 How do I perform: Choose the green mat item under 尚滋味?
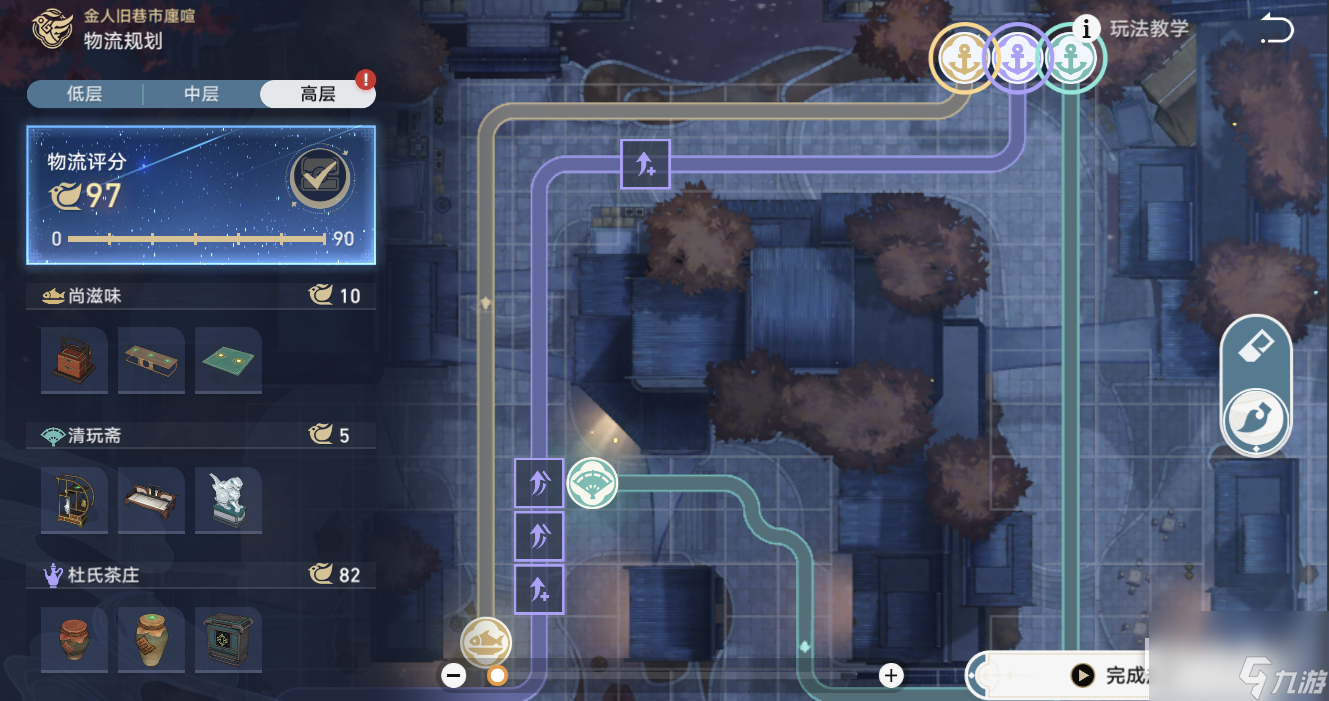tap(228, 360)
